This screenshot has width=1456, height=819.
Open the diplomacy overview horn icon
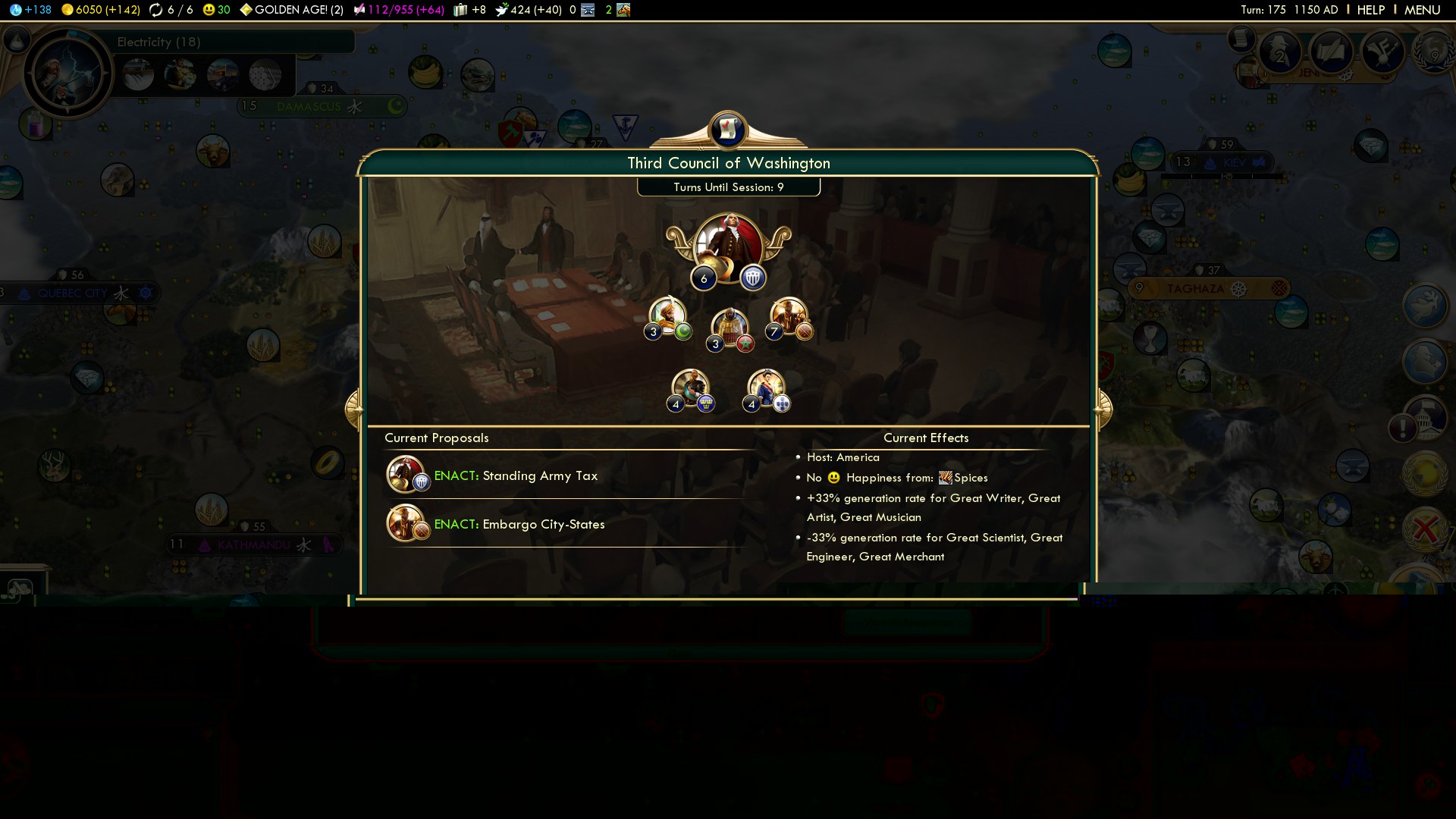(x=1382, y=52)
